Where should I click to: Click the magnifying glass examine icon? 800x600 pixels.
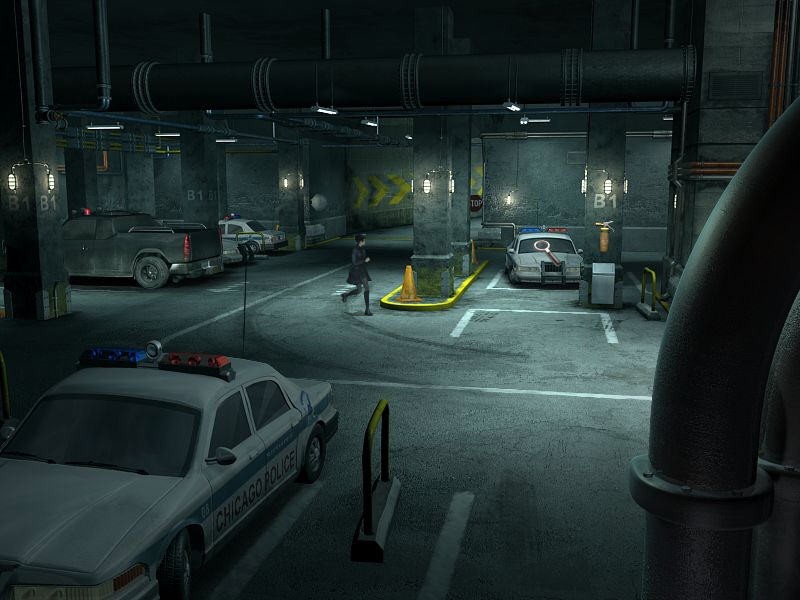point(543,248)
